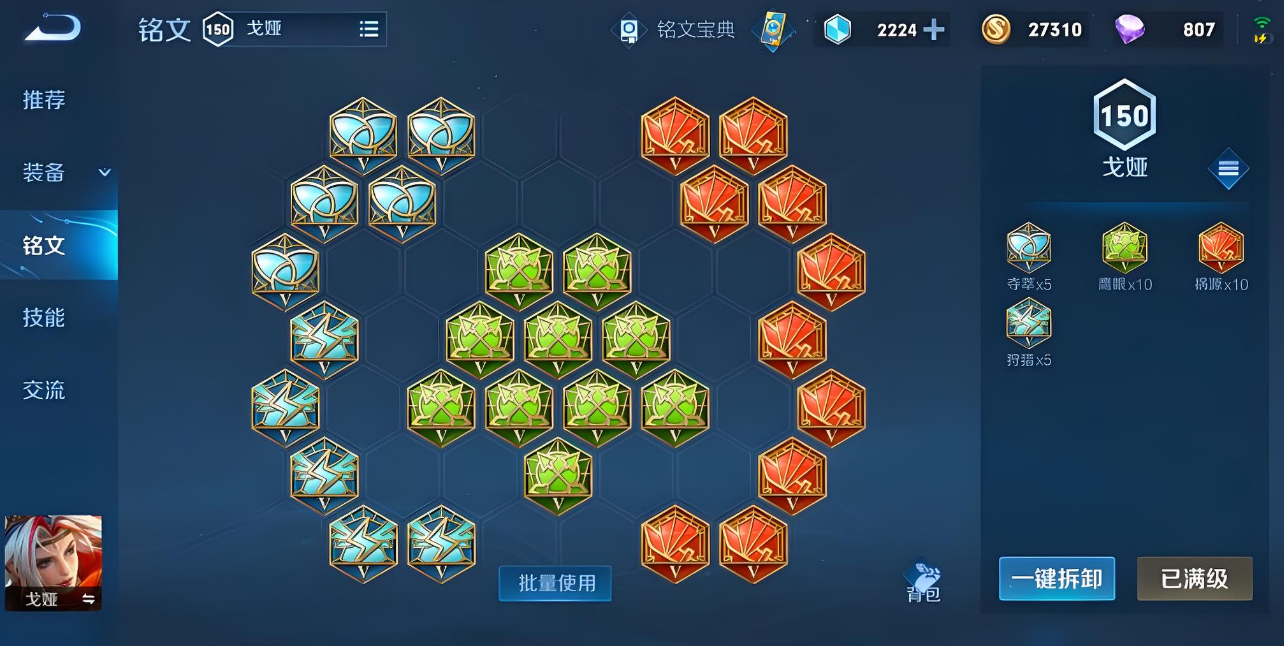Screen dimensions: 1284x646
Task: Select the 狩猎x5 rune summary icon
Action: (x=1028, y=323)
